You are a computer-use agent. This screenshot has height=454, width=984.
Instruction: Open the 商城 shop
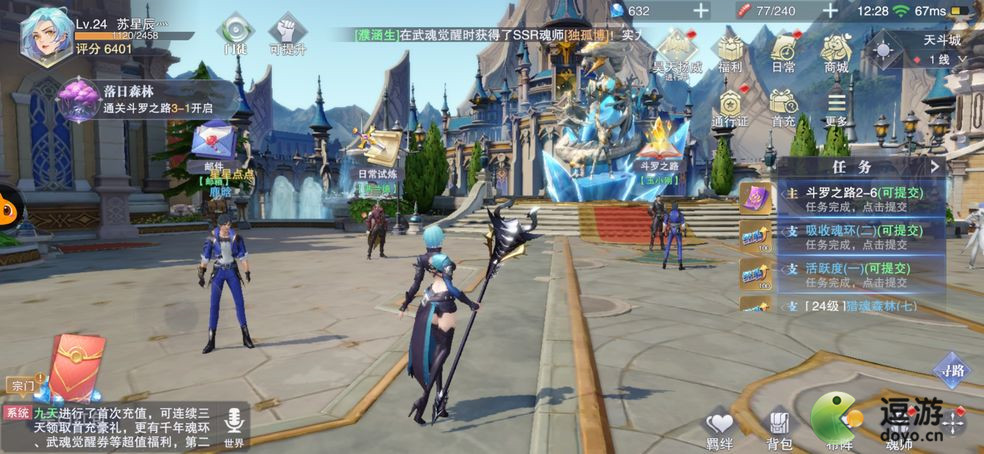(x=836, y=52)
